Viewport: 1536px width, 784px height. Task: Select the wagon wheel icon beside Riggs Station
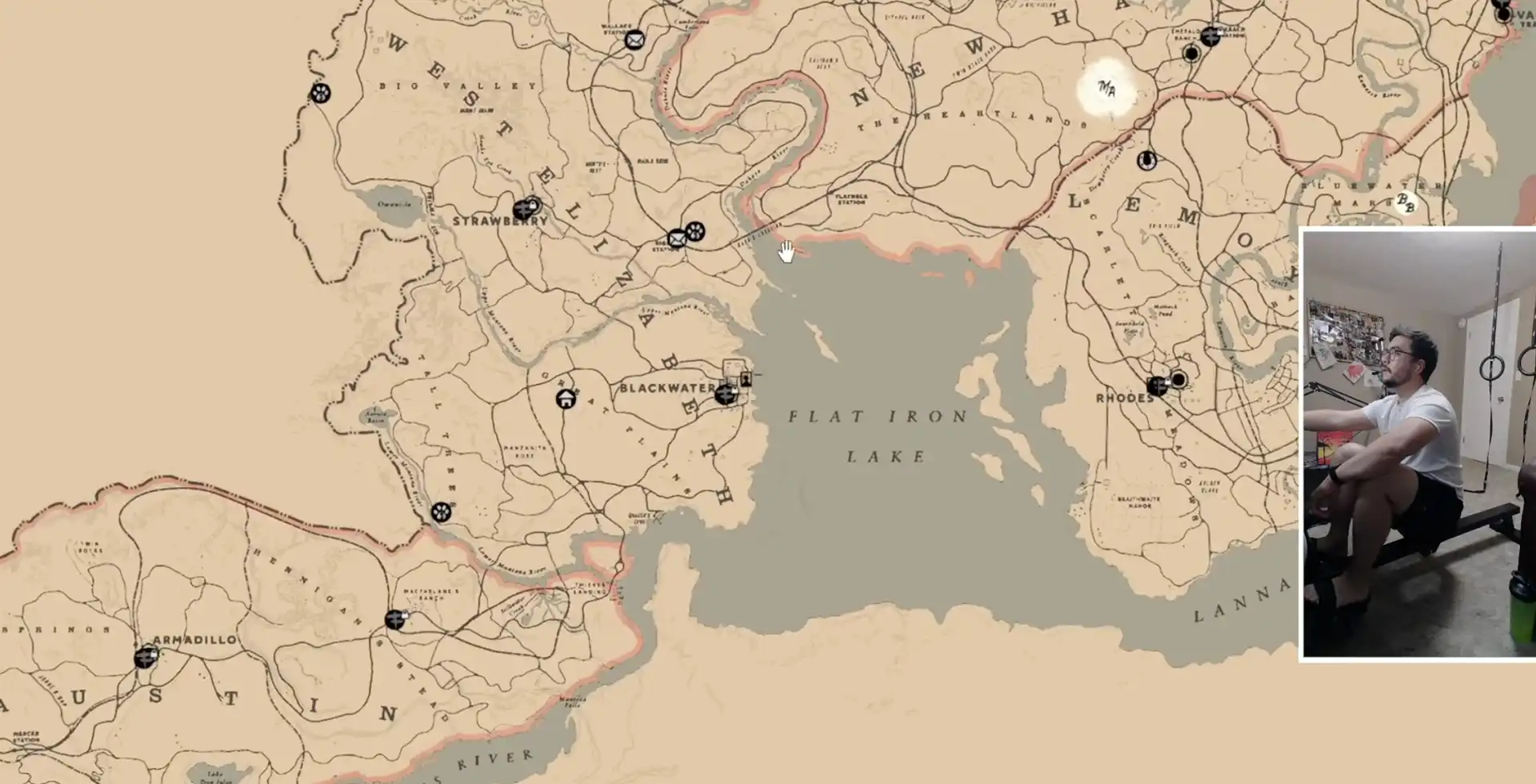[695, 232]
